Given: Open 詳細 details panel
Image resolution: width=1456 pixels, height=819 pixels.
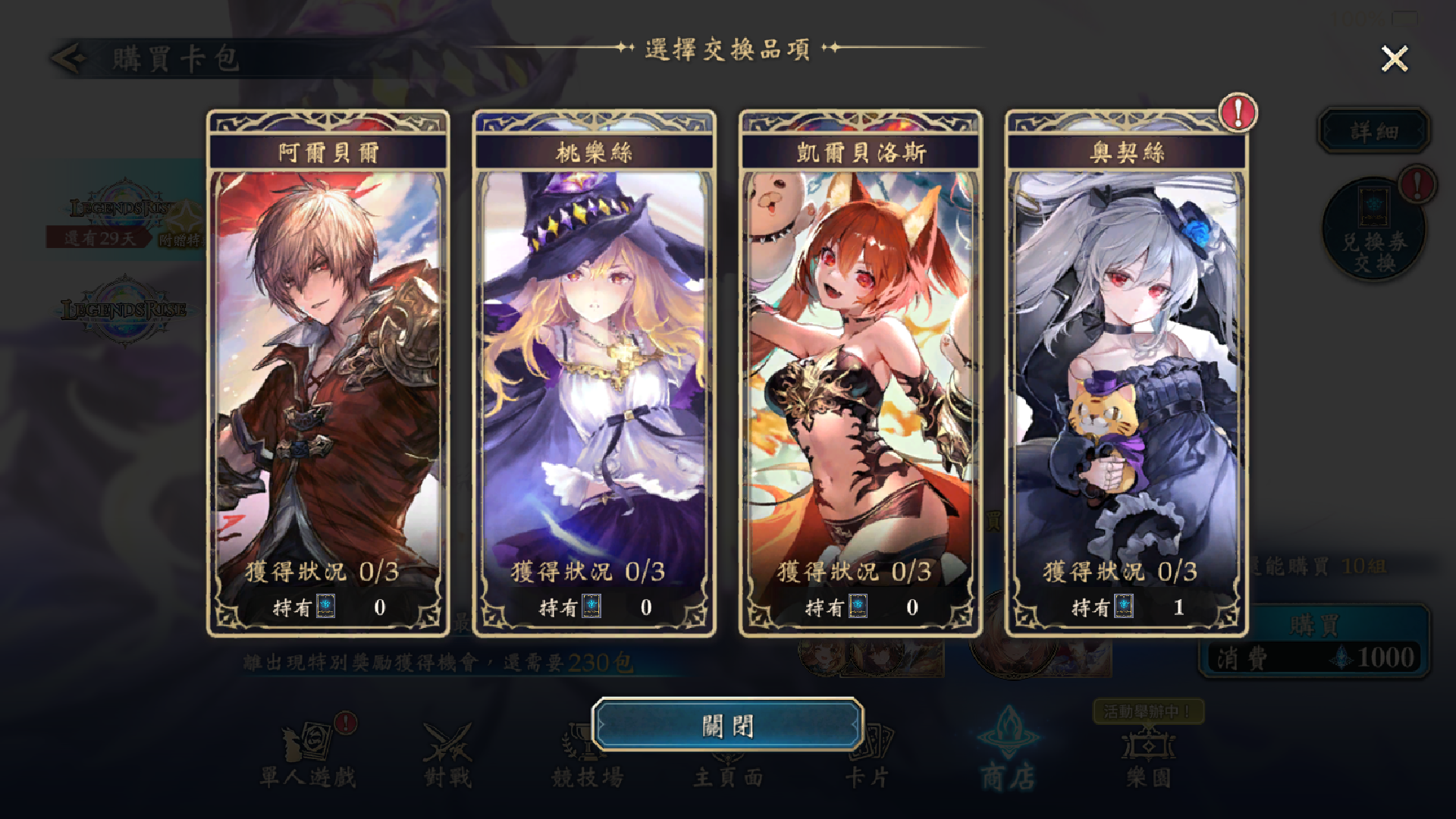Looking at the screenshot, I should pos(1374,129).
